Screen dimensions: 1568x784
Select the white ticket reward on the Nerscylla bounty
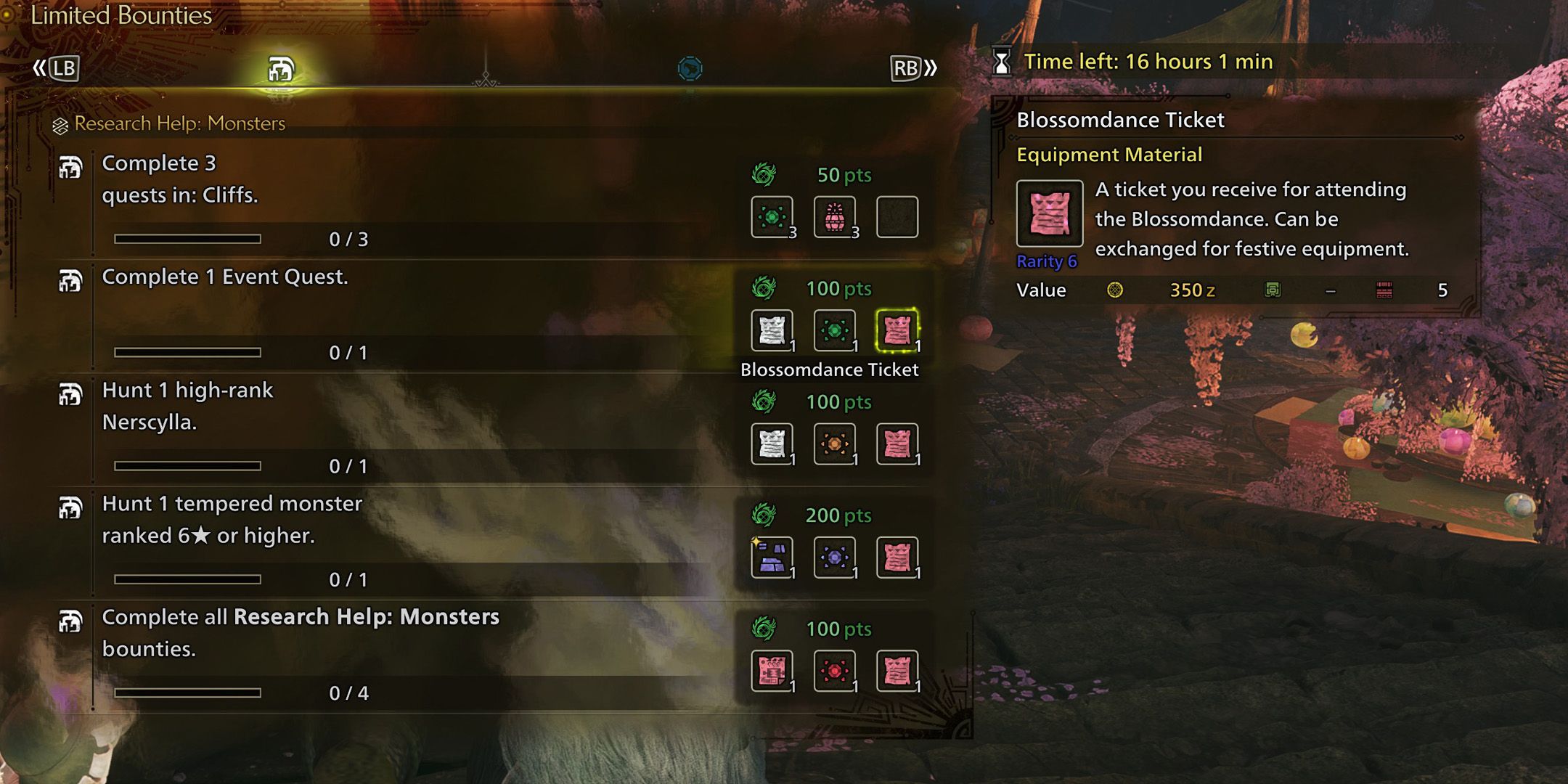[772, 444]
